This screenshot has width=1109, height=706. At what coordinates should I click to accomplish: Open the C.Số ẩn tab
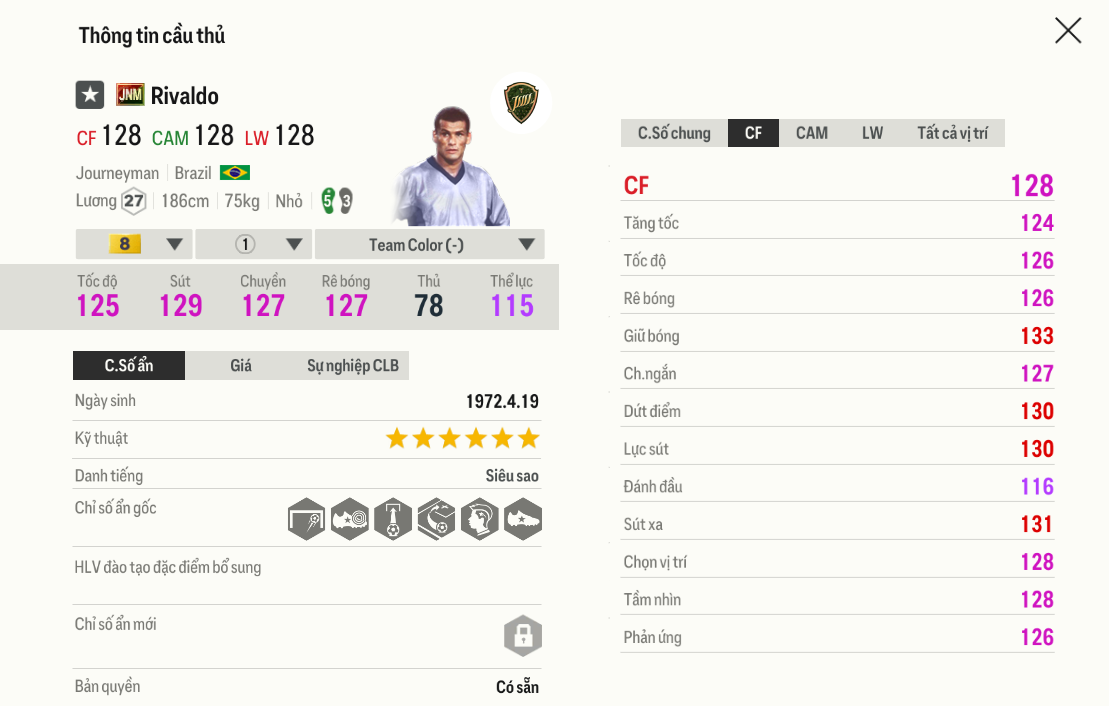tap(129, 366)
